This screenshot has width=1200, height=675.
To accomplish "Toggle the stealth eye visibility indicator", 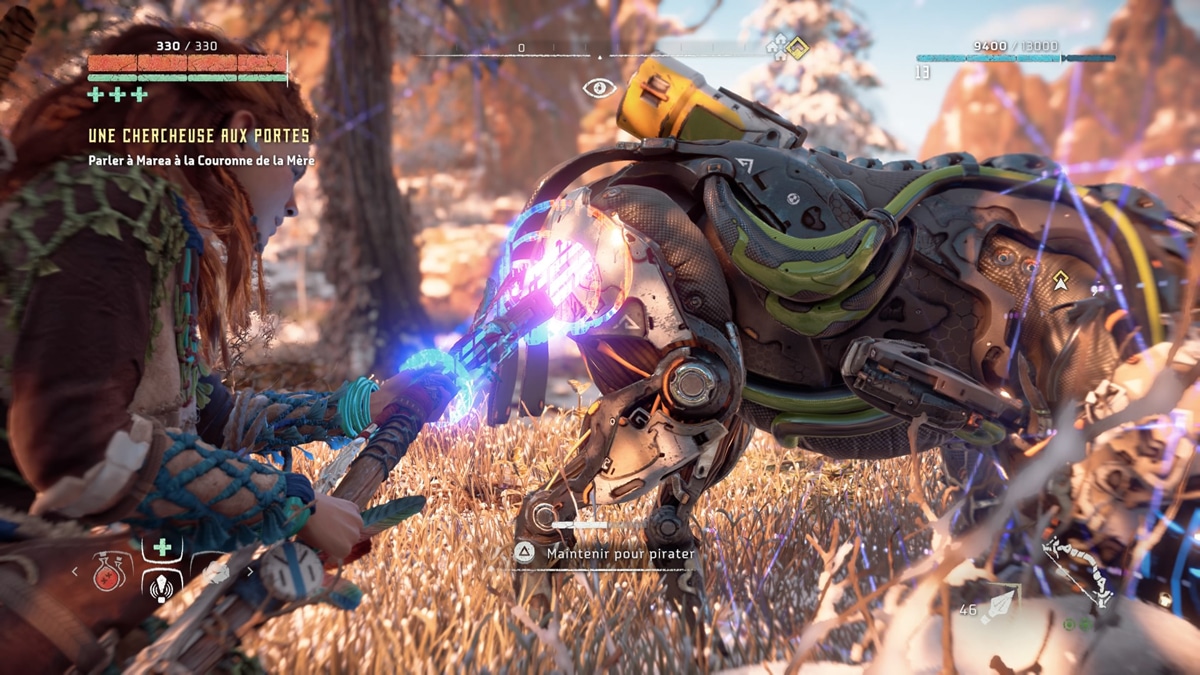I will (599, 88).
